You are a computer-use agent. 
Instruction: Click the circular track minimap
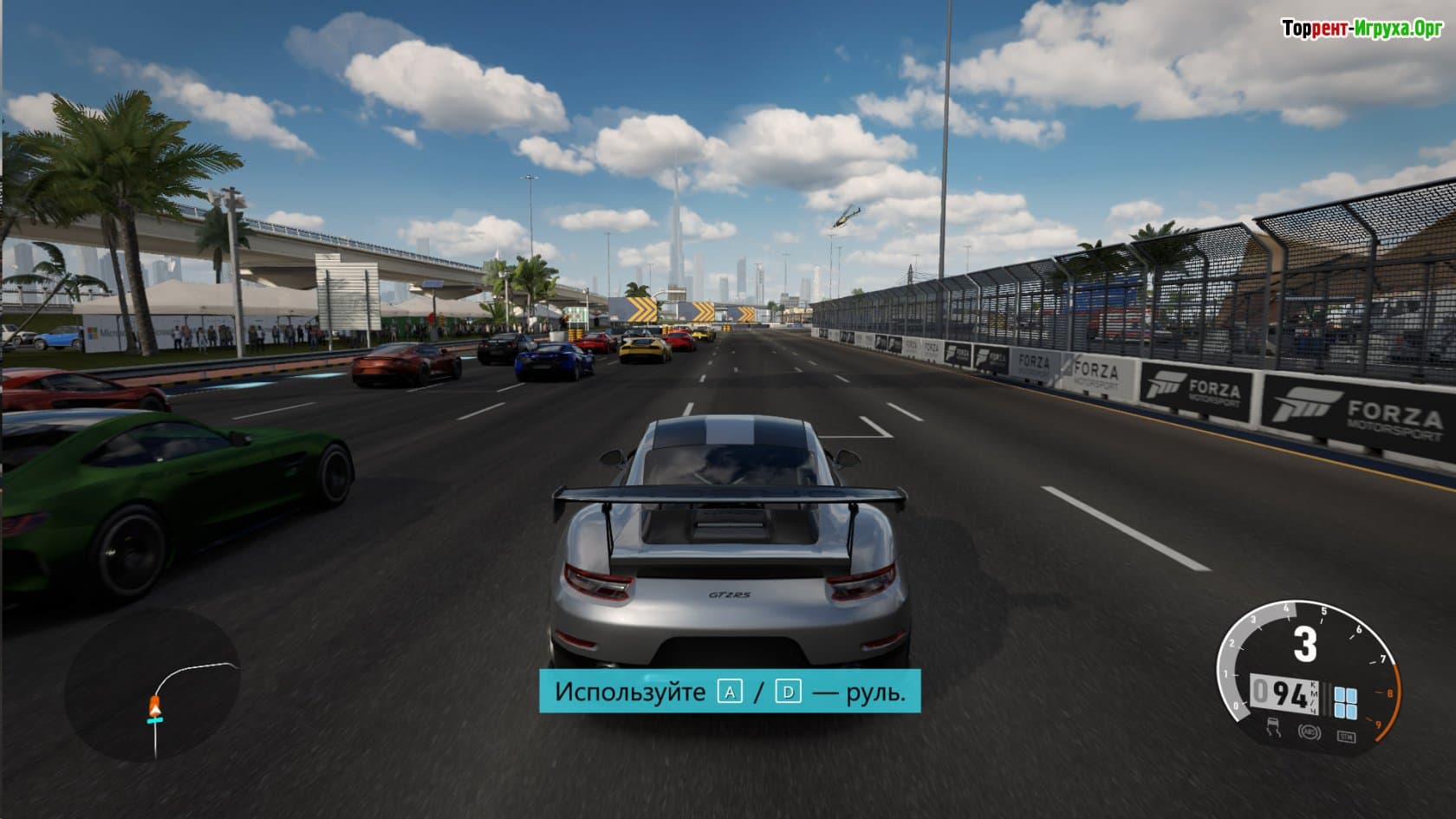click(153, 683)
